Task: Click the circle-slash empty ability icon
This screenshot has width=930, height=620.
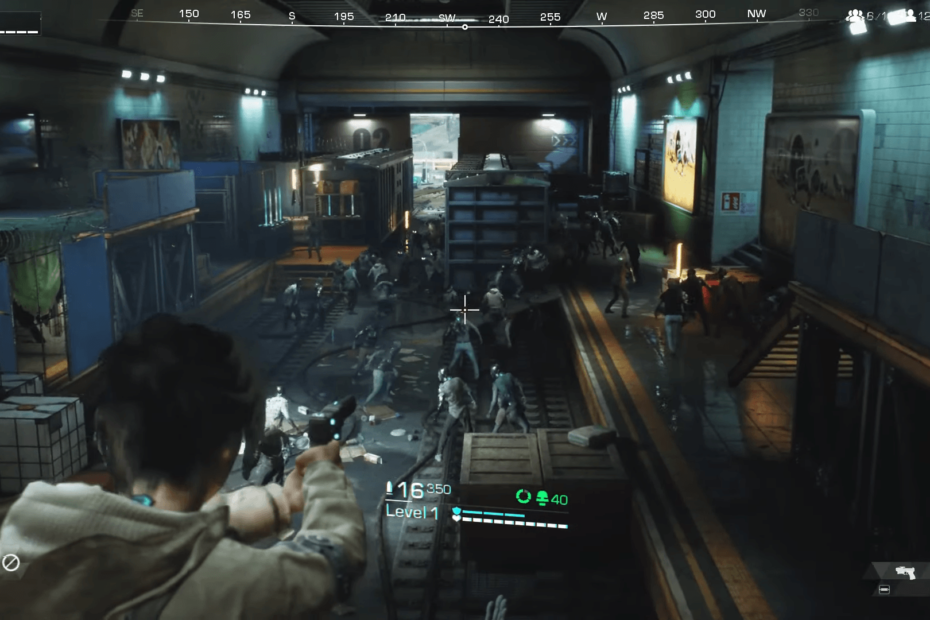Action: 11,563
